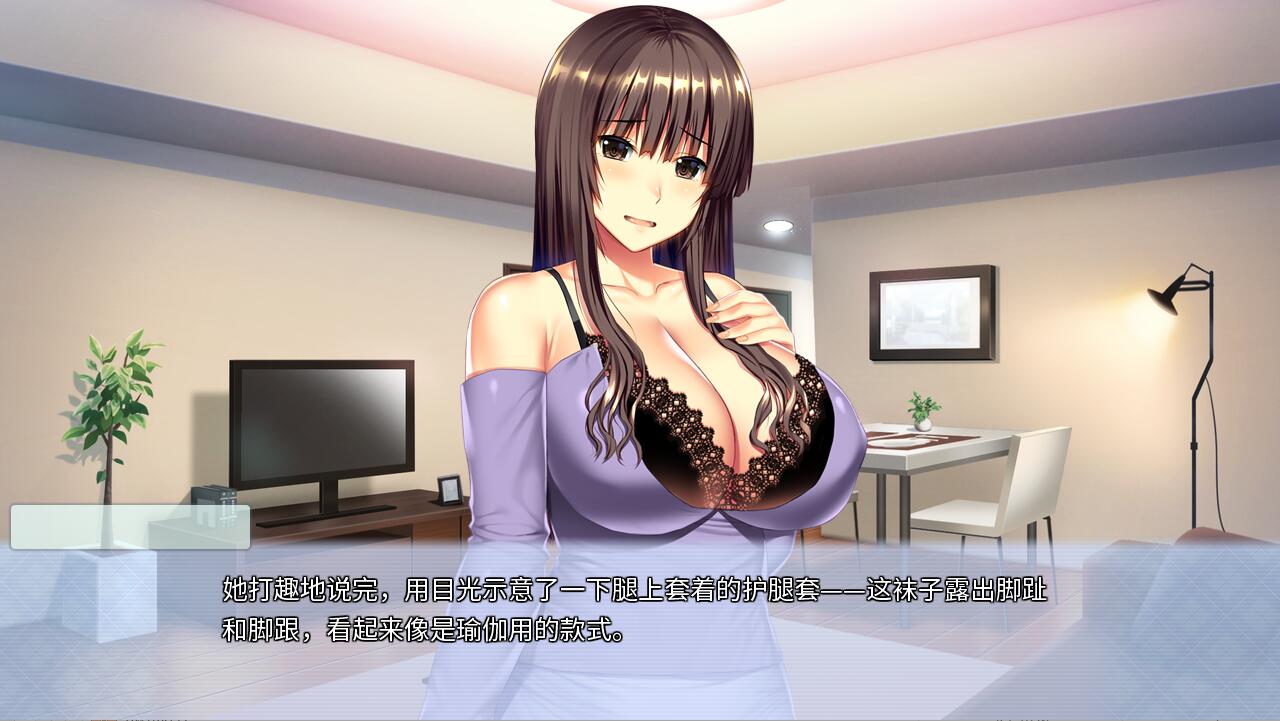Click the dialogue box to advance text
Viewport: 1280px width, 721px height.
pyautogui.click(x=640, y=615)
